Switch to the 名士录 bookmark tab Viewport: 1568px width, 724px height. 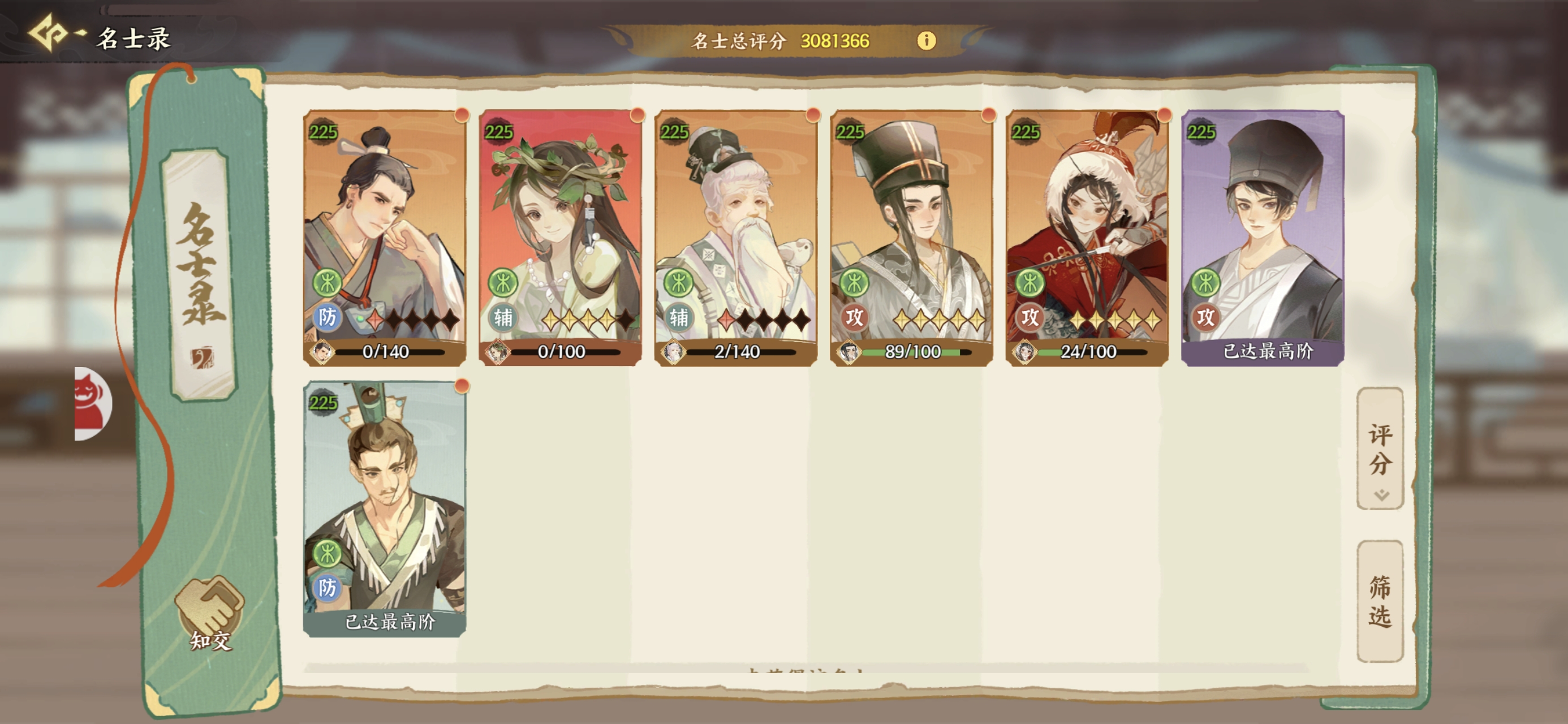point(200,274)
